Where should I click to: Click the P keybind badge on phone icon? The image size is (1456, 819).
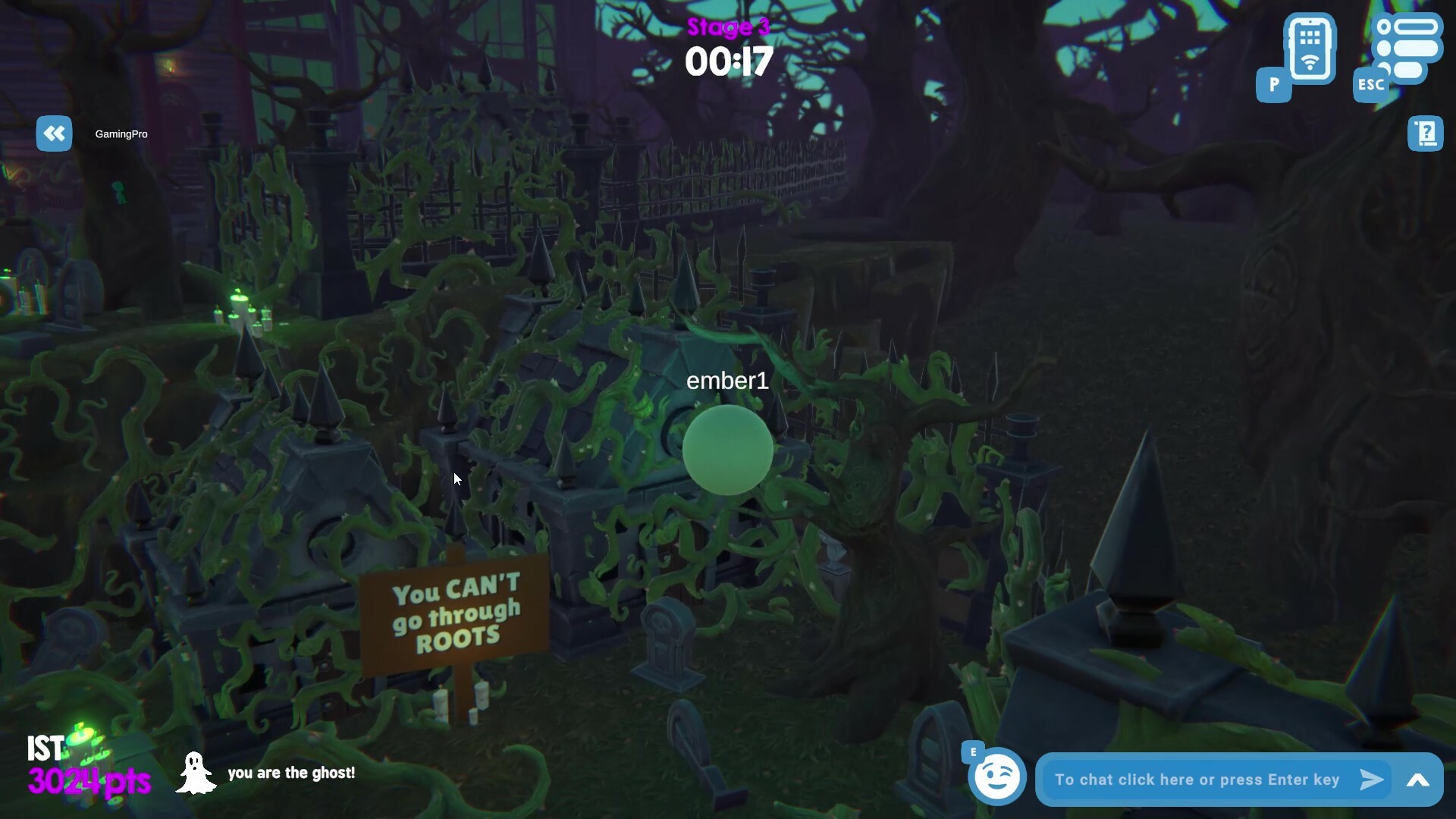pyautogui.click(x=1273, y=86)
